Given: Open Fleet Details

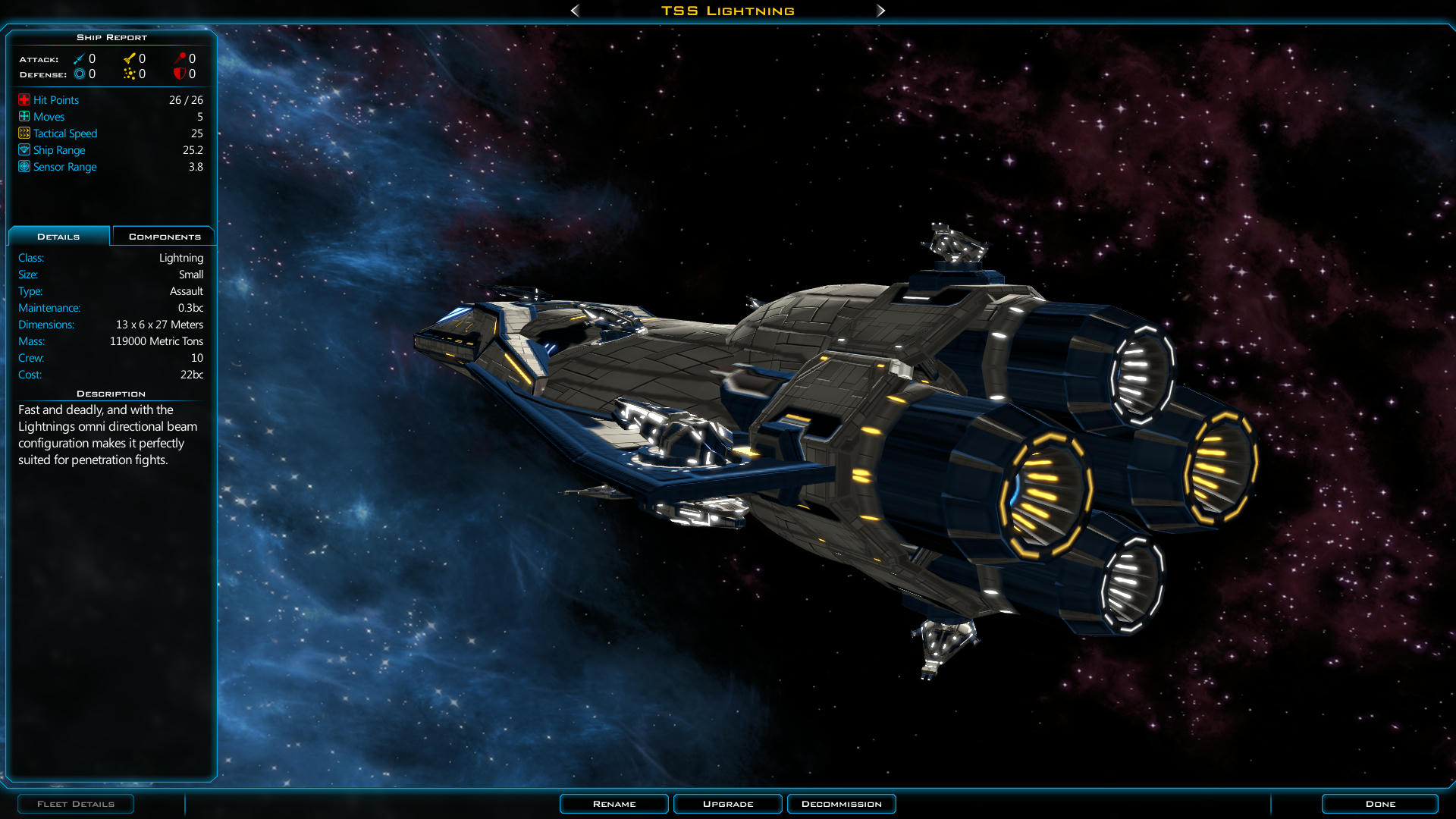Looking at the screenshot, I should point(76,804).
